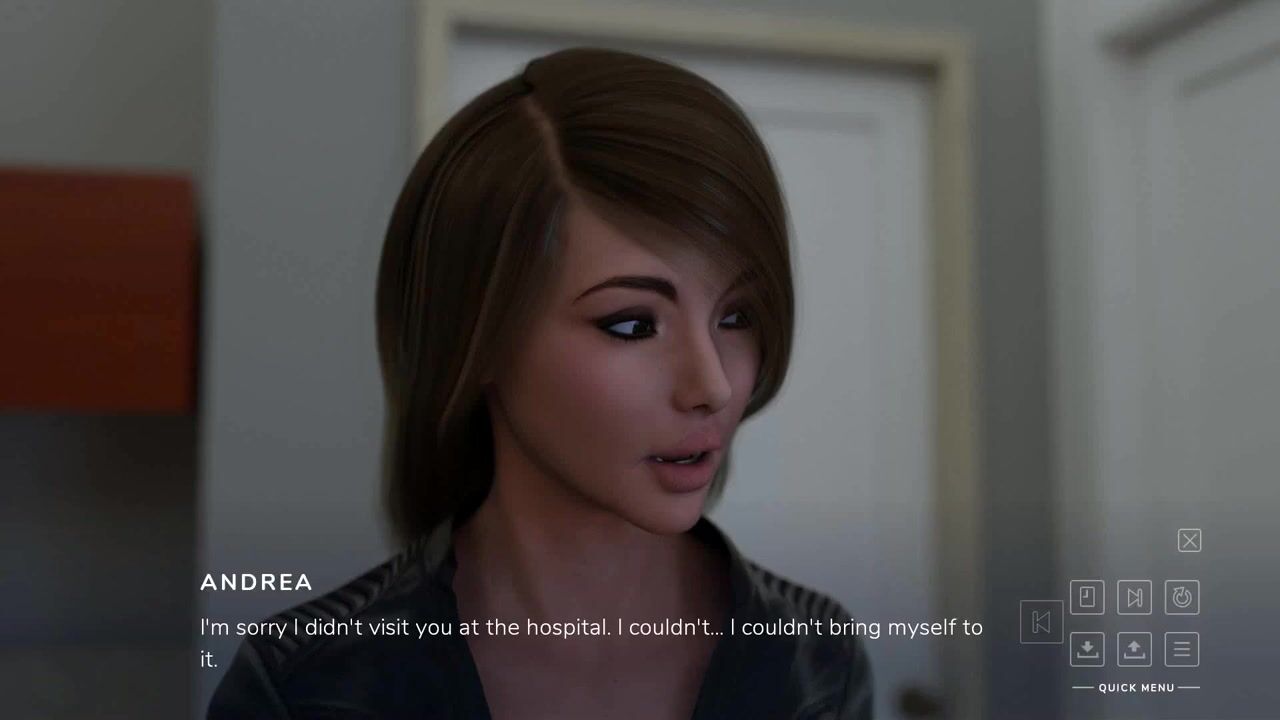Open the dialogue history log icon
The height and width of the screenshot is (720, 1280).
pyautogui.click(x=1087, y=598)
